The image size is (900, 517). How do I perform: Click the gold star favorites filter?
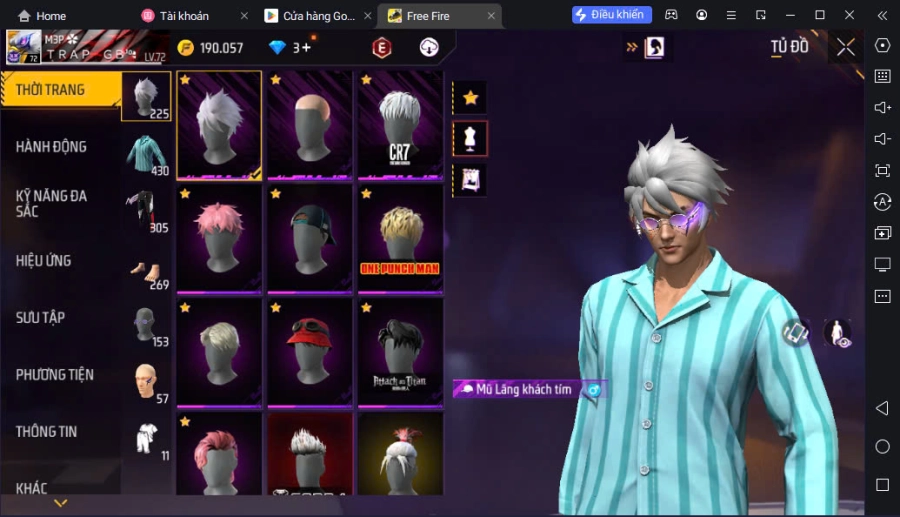[x=470, y=98]
